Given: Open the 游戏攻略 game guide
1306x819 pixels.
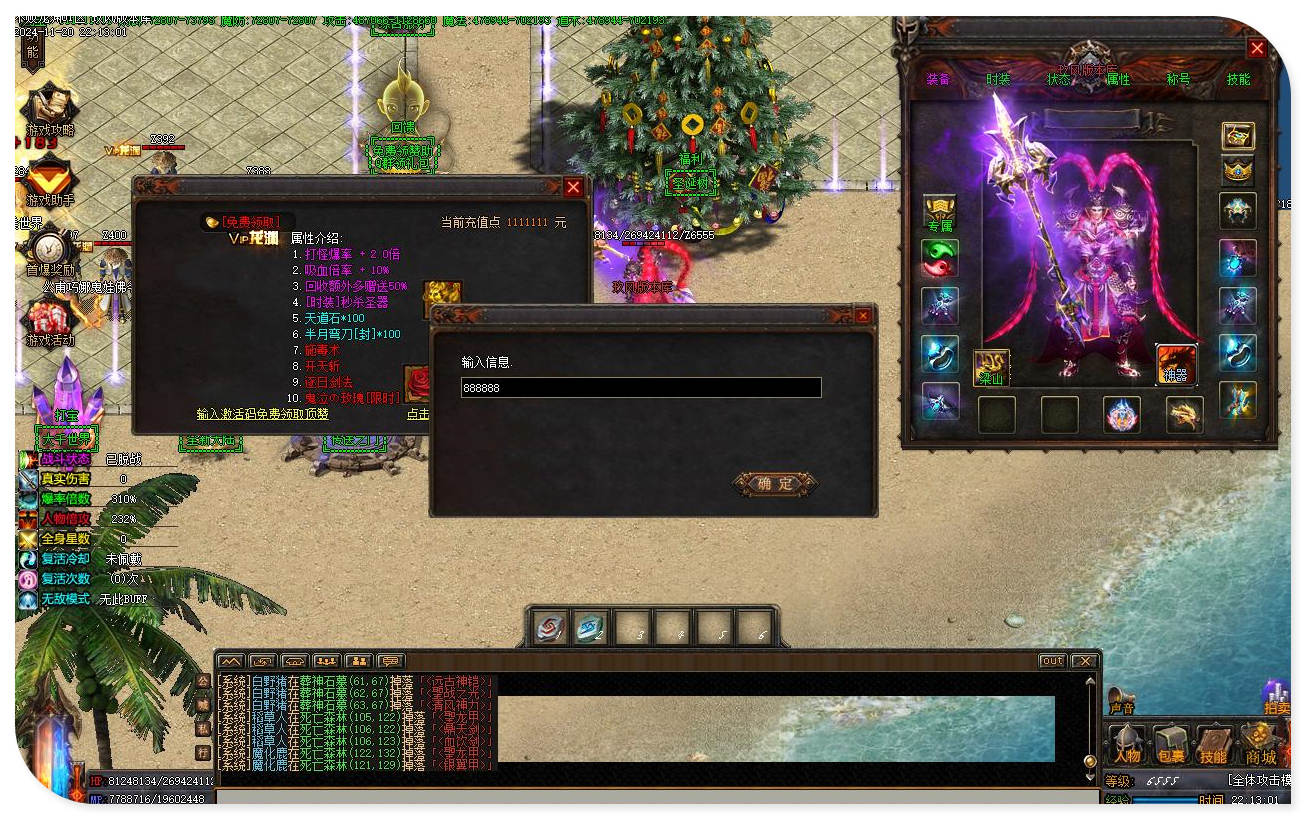Looking at the screenshot, I should 50,111.
